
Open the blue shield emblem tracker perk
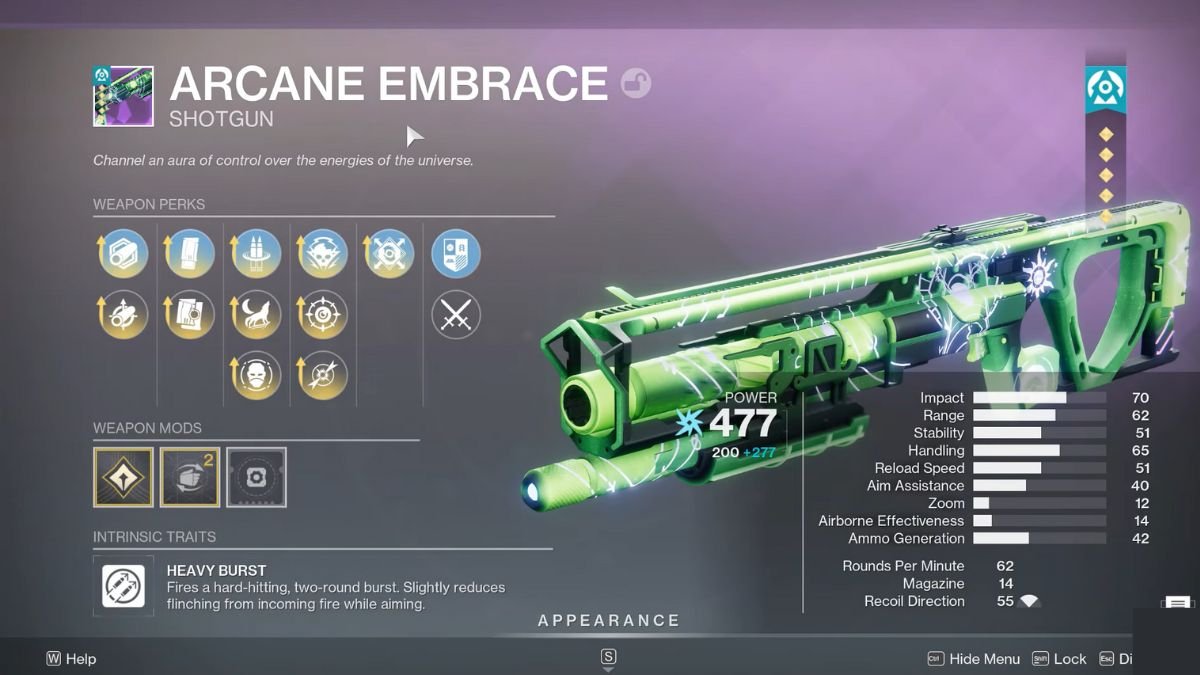[456, 254]
